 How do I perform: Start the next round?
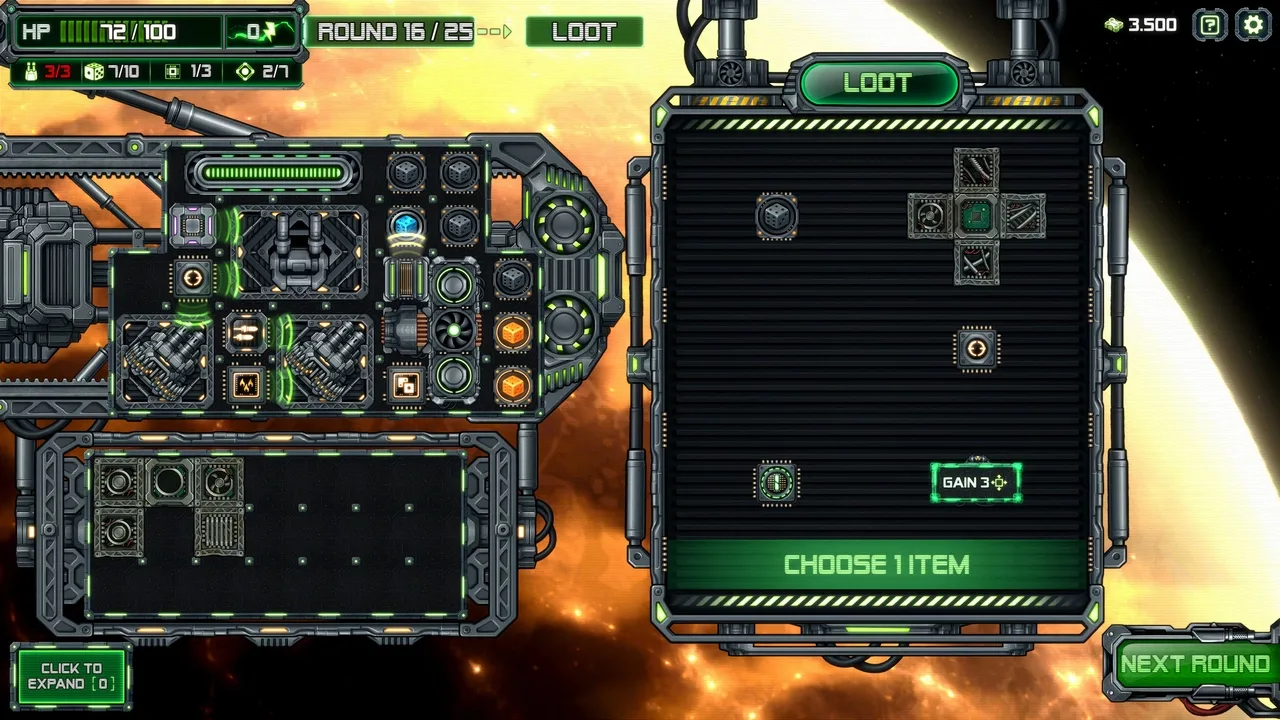(x=1194, y=665)
